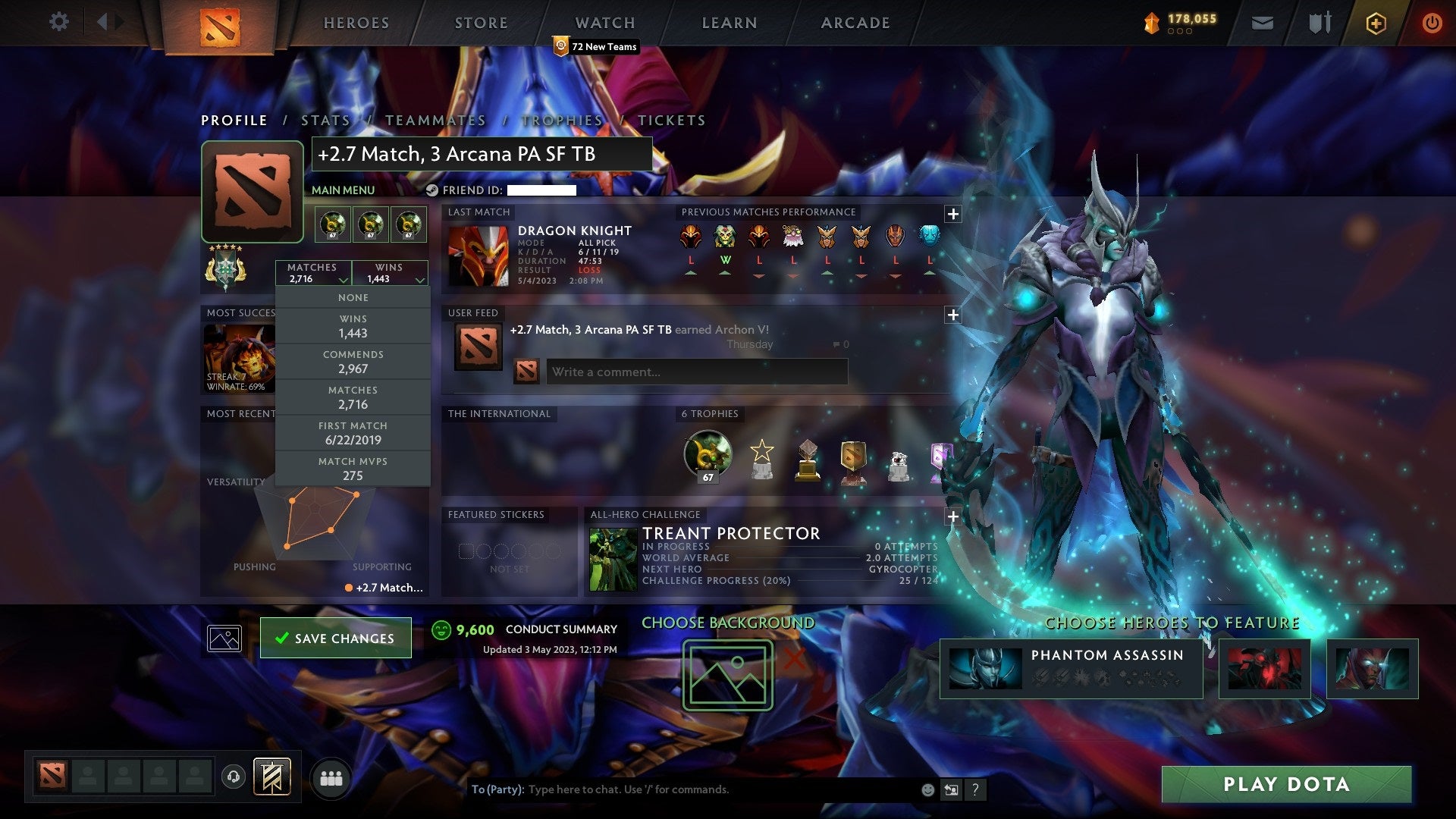
Task: Click the SAVE CHANGES button
Action: [x=335, y=638]
